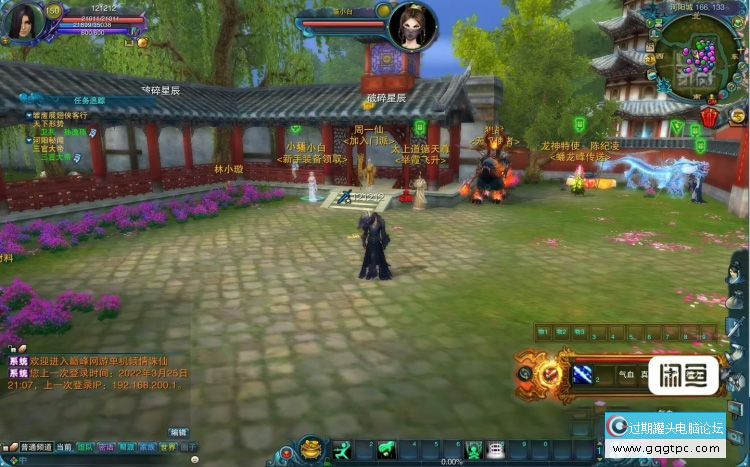
Task: Use the blue sword skill icon
Action: pyautogui.click(x=582, y=374)
